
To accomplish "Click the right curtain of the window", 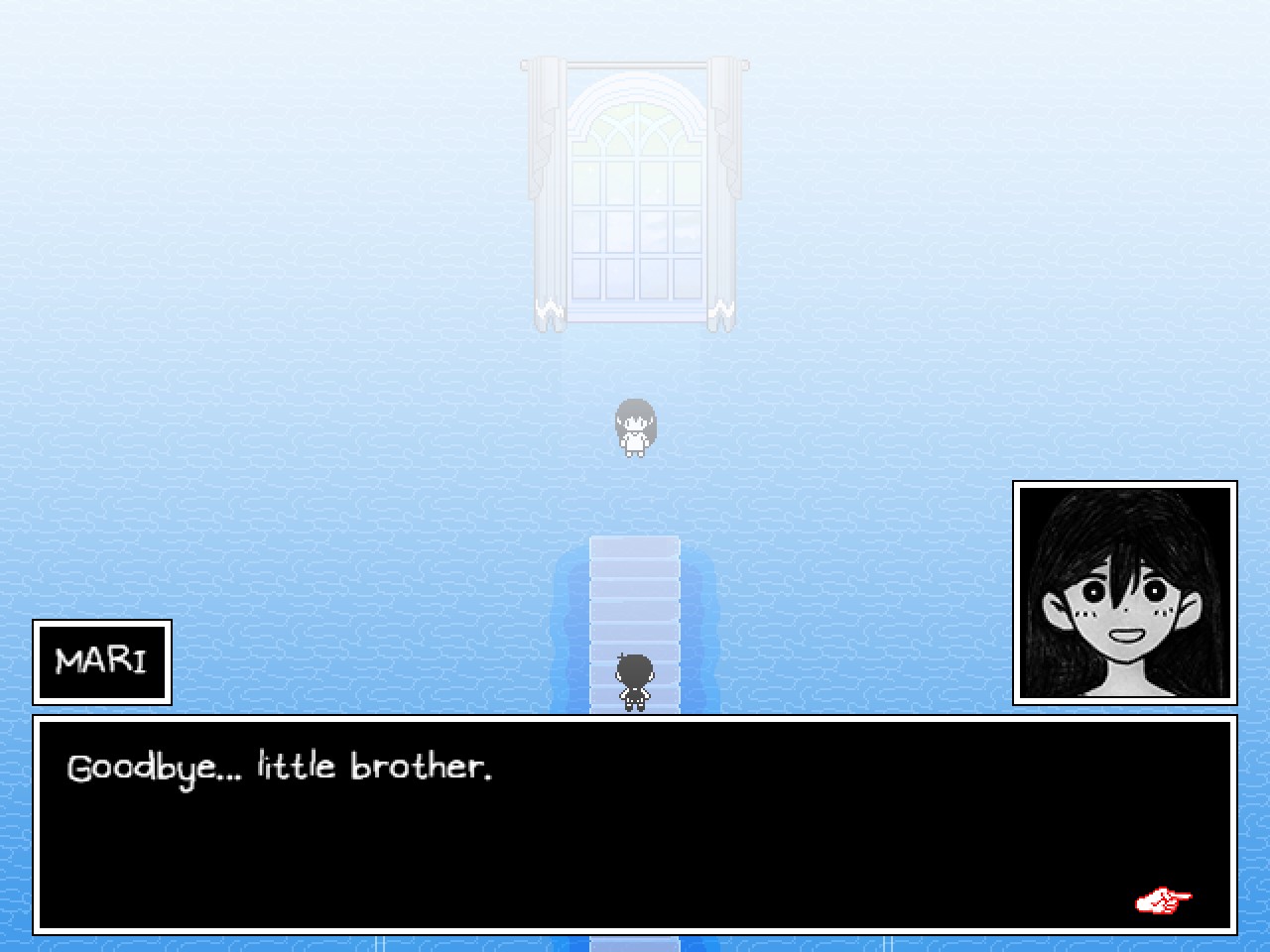I will click(722, 188).
